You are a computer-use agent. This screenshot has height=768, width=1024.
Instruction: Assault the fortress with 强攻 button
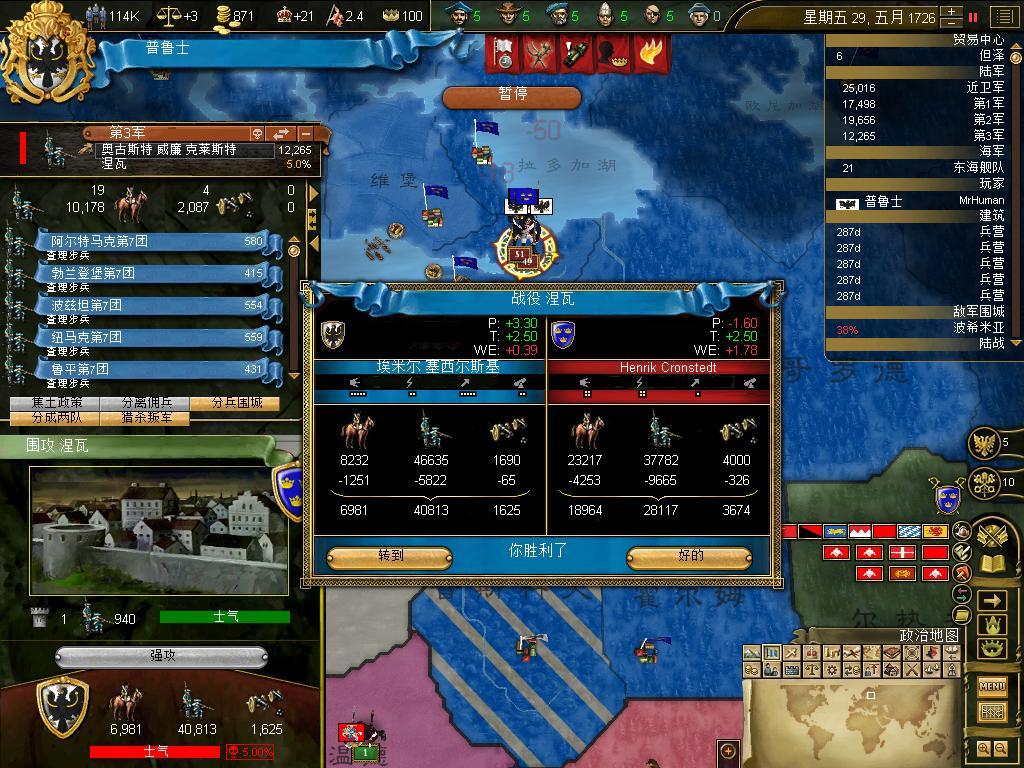pos(162,657)
